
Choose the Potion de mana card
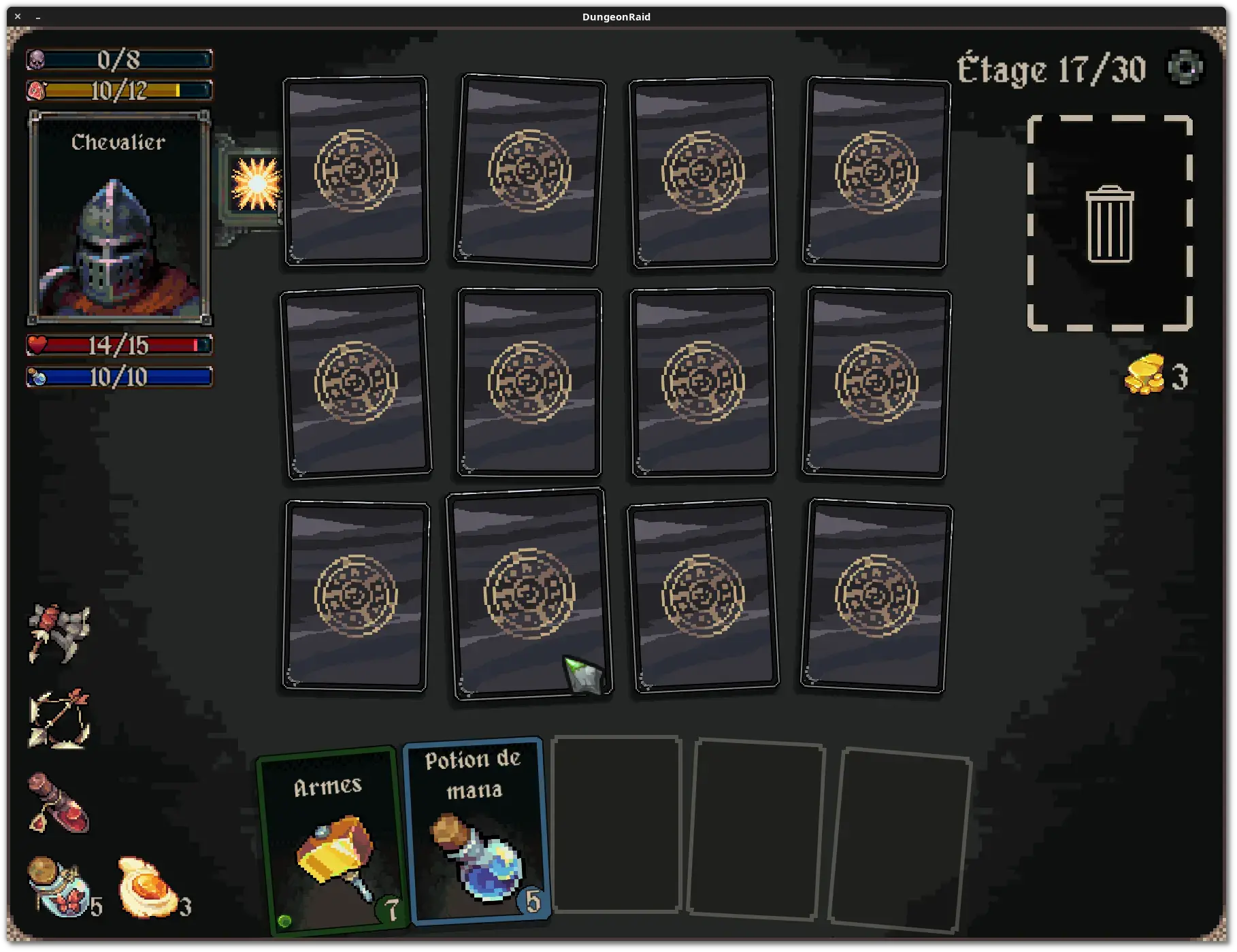pyautogui.click(x=476, y=829)
